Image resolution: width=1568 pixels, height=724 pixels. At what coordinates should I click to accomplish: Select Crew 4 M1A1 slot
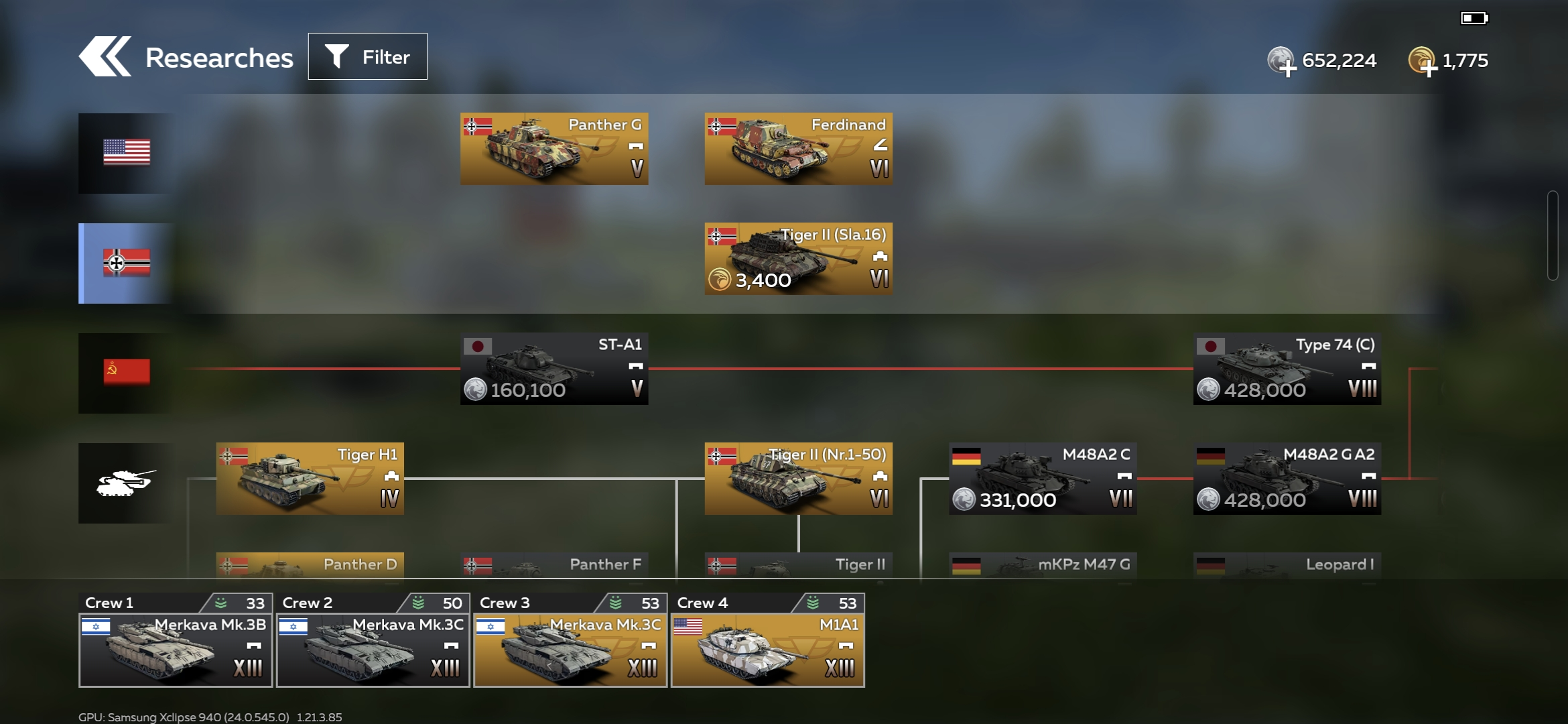click(x=768, y=640)
